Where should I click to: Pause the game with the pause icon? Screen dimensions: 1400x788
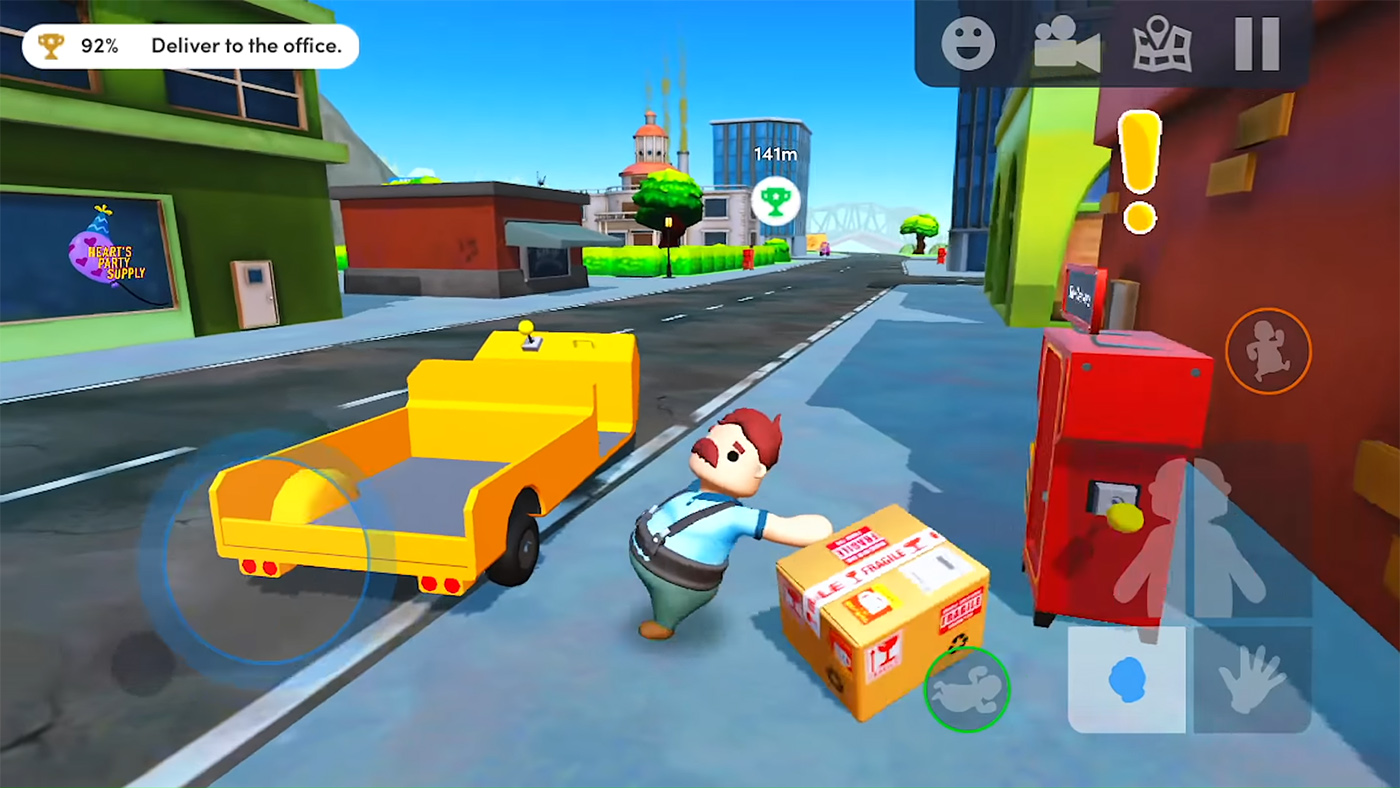tap(1256, 45)
